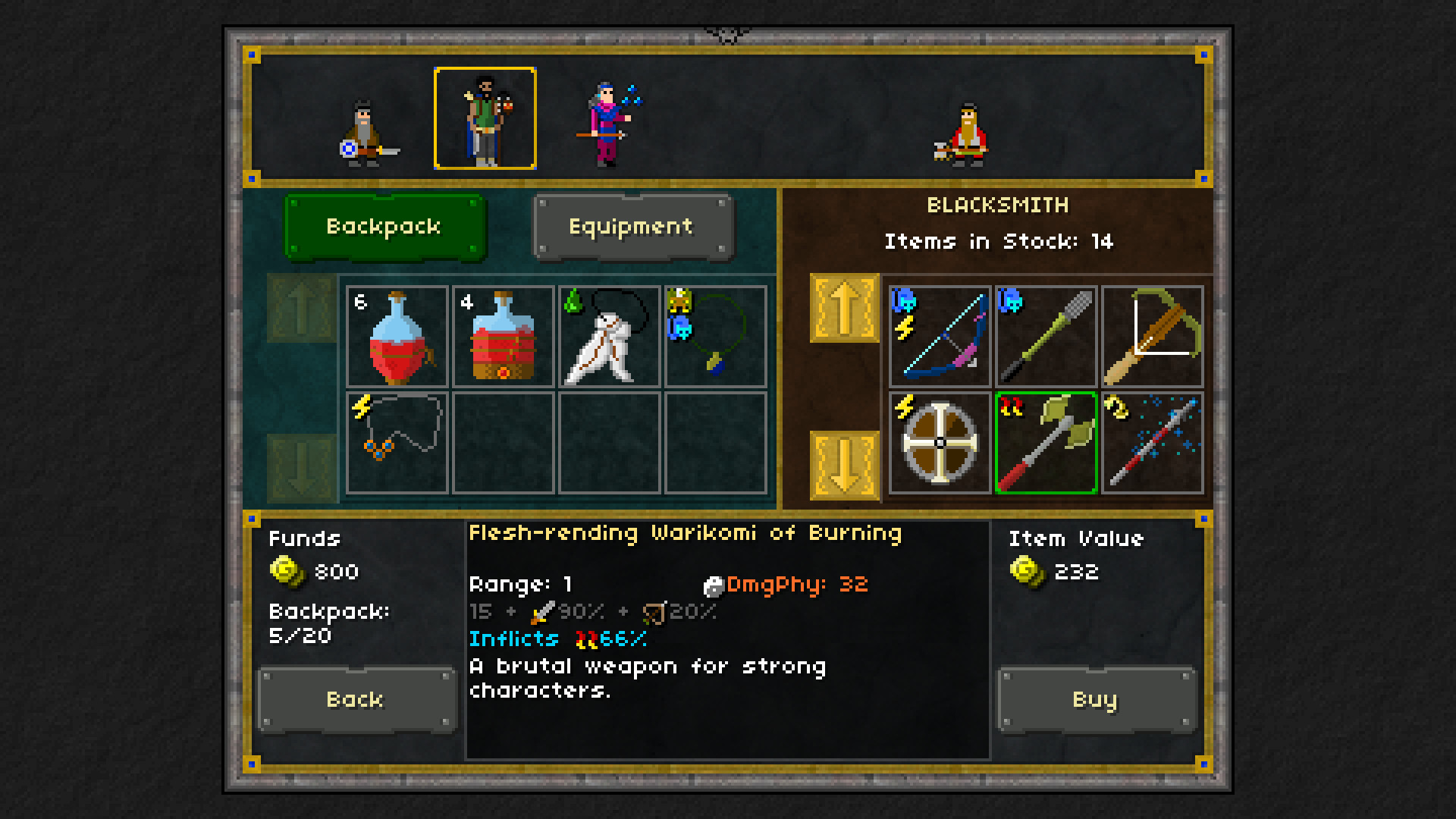
Task: Select the lightning necklace in the second backpack row
Action: coord(397,442)
